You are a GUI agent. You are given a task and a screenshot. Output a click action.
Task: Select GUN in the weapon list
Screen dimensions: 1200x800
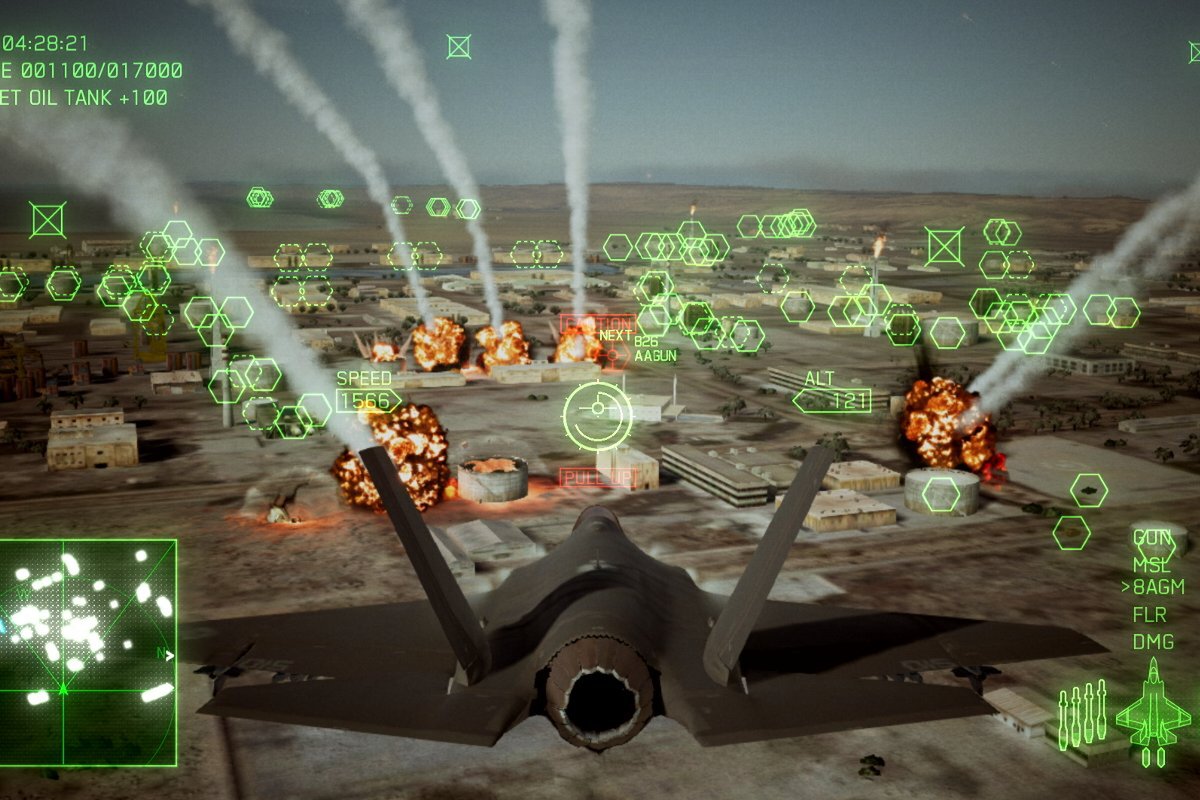[x=1152, y=539]
